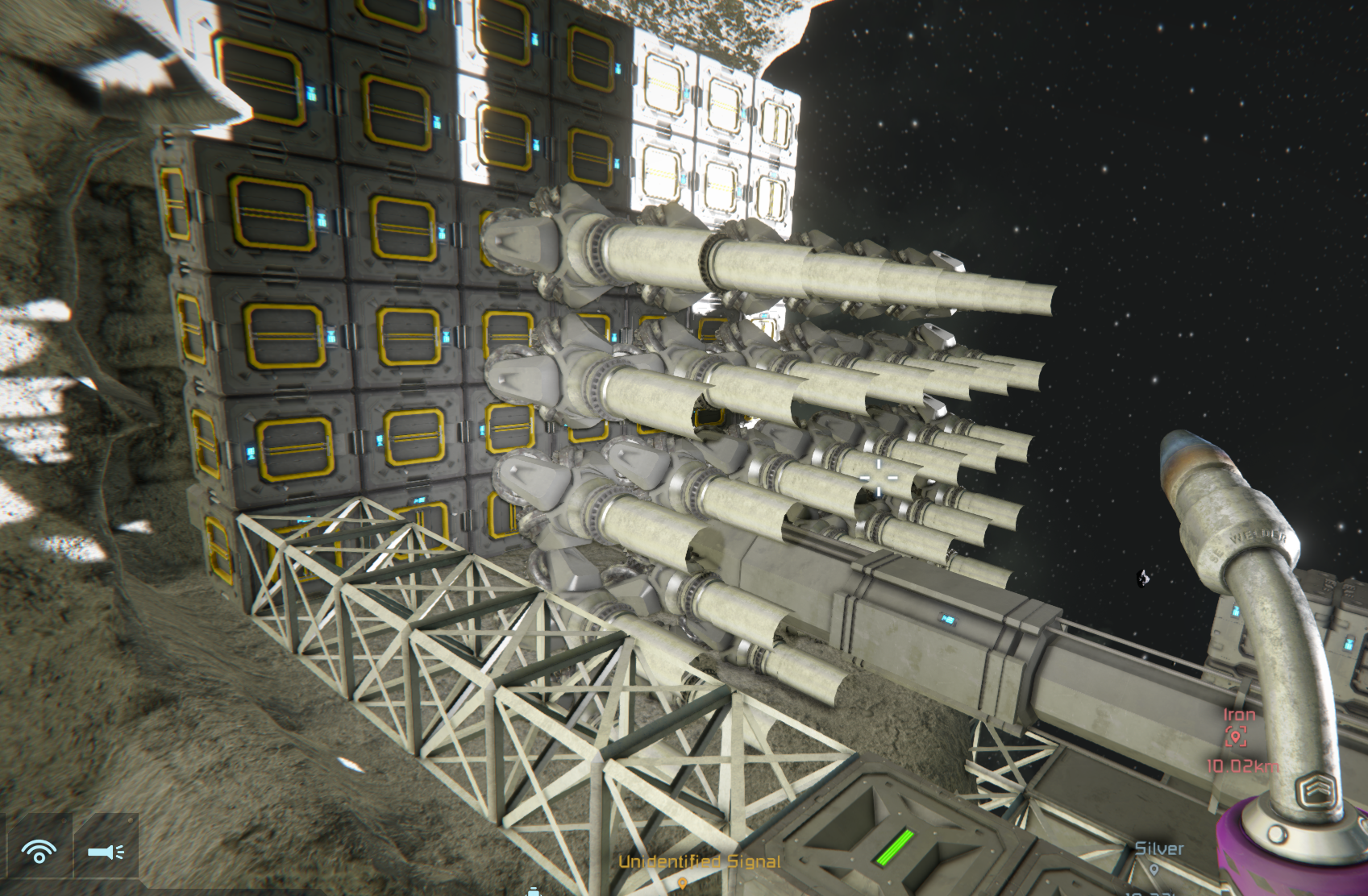Select the Iron ore GPS marker
Screen dimensions: 1368x896
point(1236,736)
